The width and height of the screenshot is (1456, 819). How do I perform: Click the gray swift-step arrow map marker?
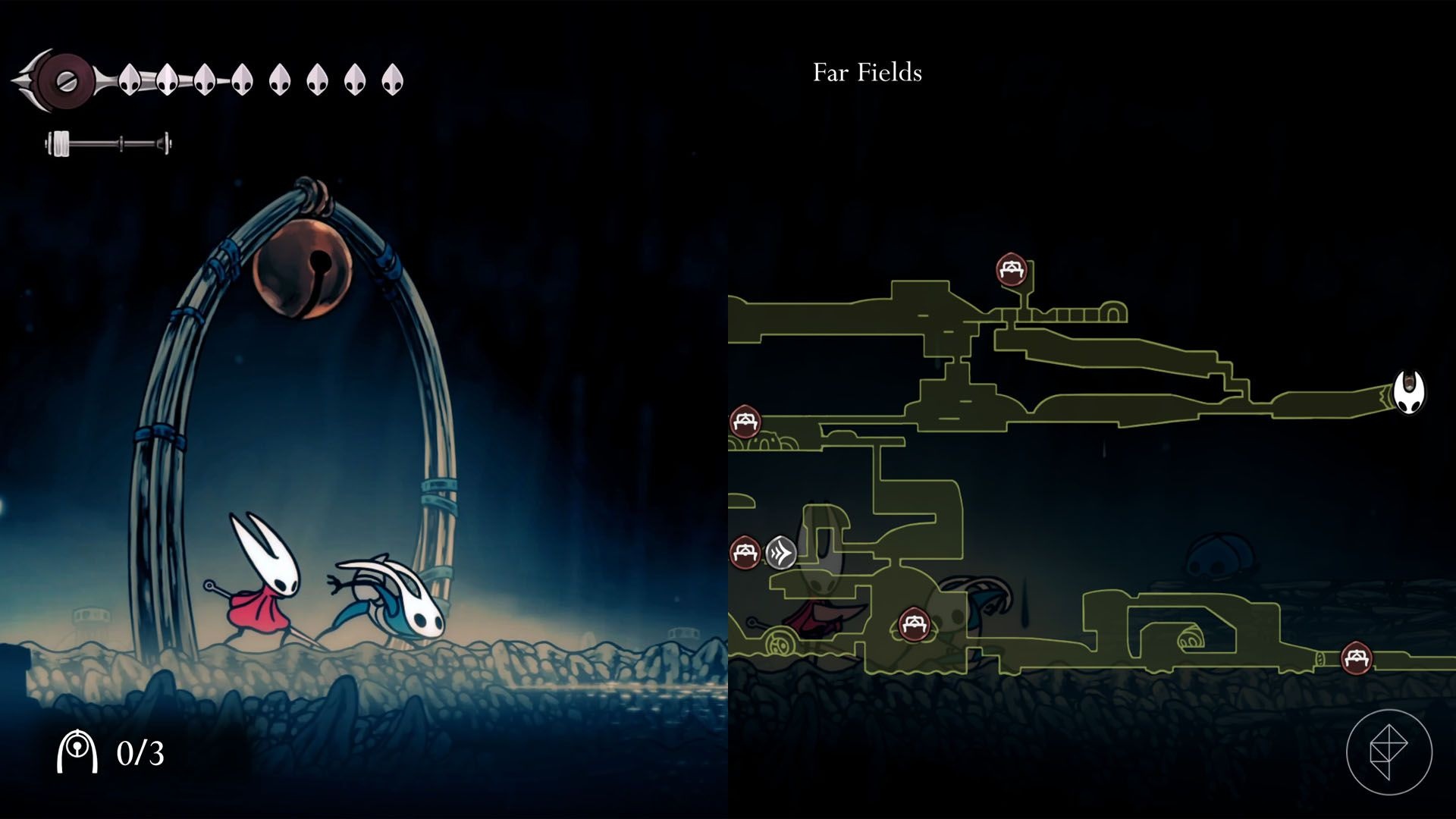coord(780,553)
